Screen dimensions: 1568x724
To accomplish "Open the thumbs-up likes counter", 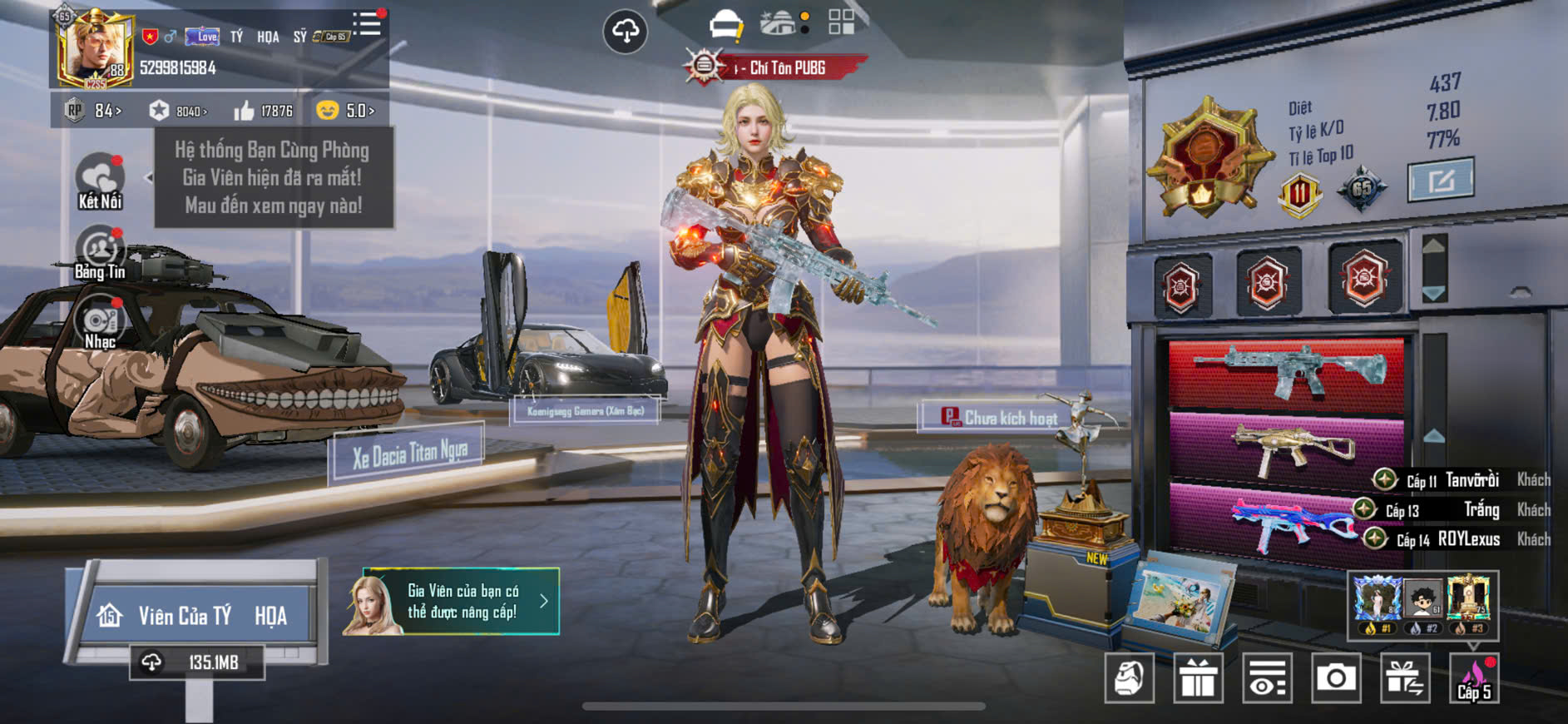I will tap(263, 111).
